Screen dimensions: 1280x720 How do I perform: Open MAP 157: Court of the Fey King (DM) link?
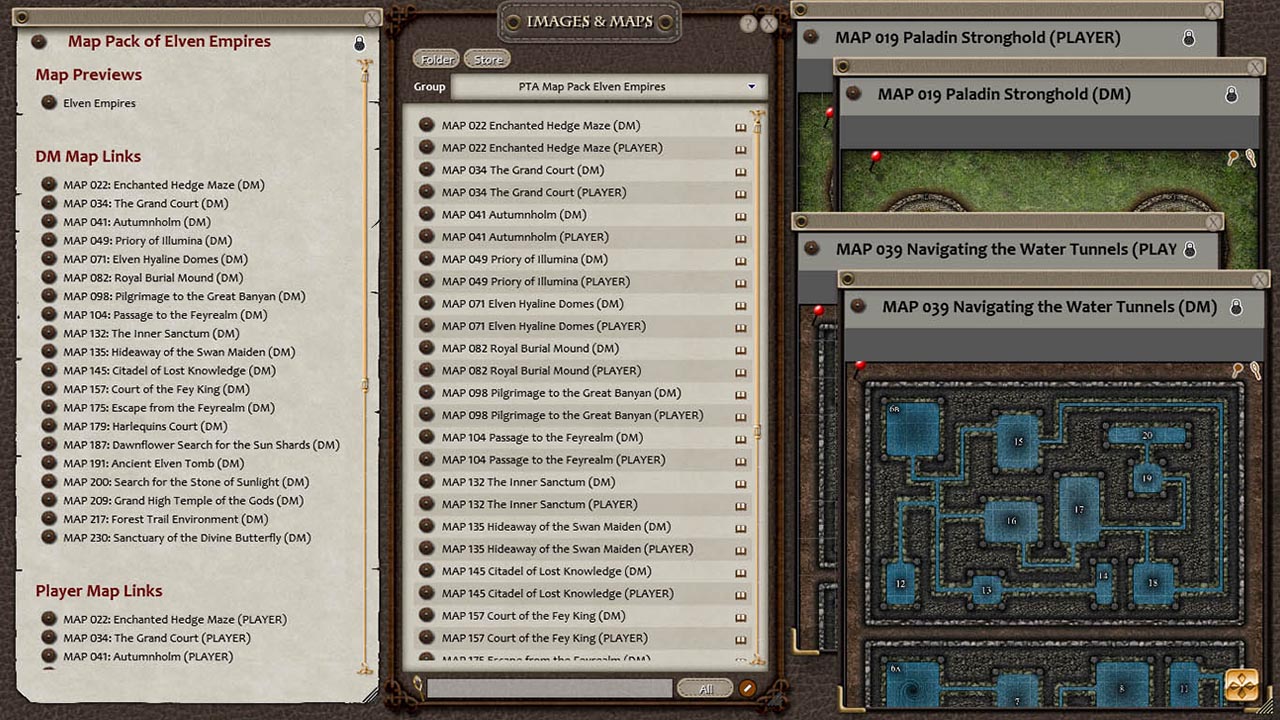[157, 389]
